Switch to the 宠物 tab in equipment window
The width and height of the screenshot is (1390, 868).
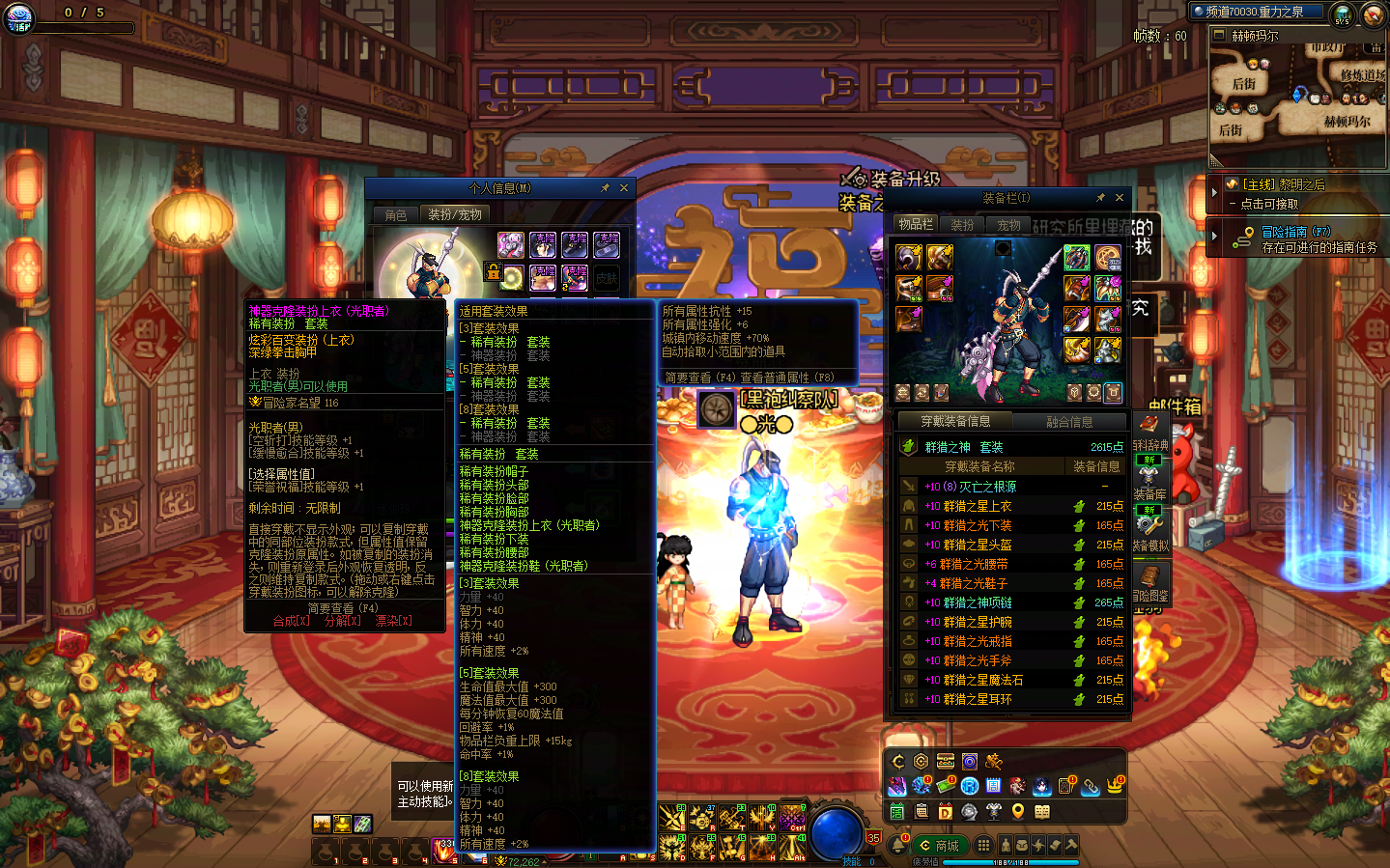[1008, 225]
